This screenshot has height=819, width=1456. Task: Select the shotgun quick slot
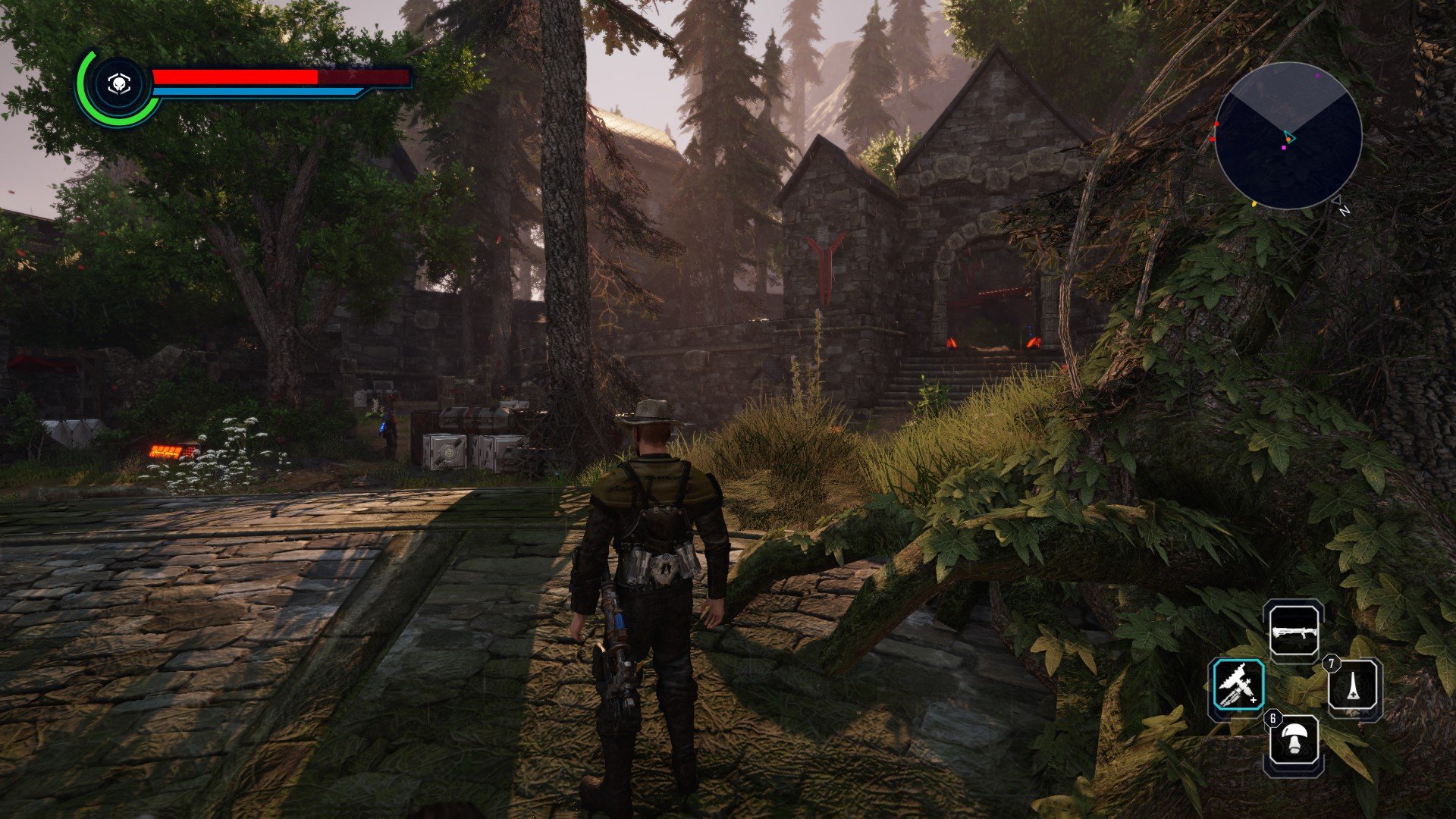point(1294,631)
